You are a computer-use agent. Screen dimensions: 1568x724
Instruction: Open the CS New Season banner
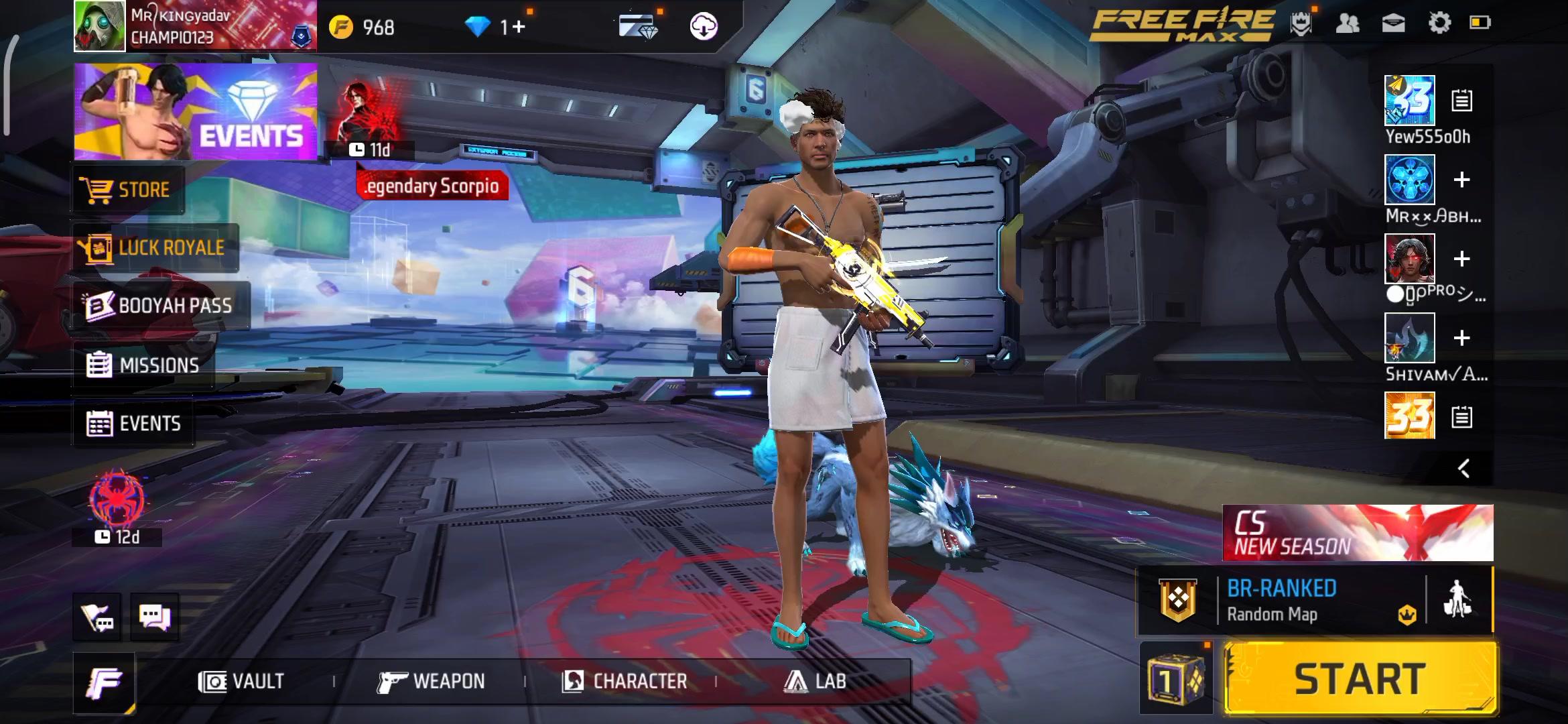click(1358, 533)
